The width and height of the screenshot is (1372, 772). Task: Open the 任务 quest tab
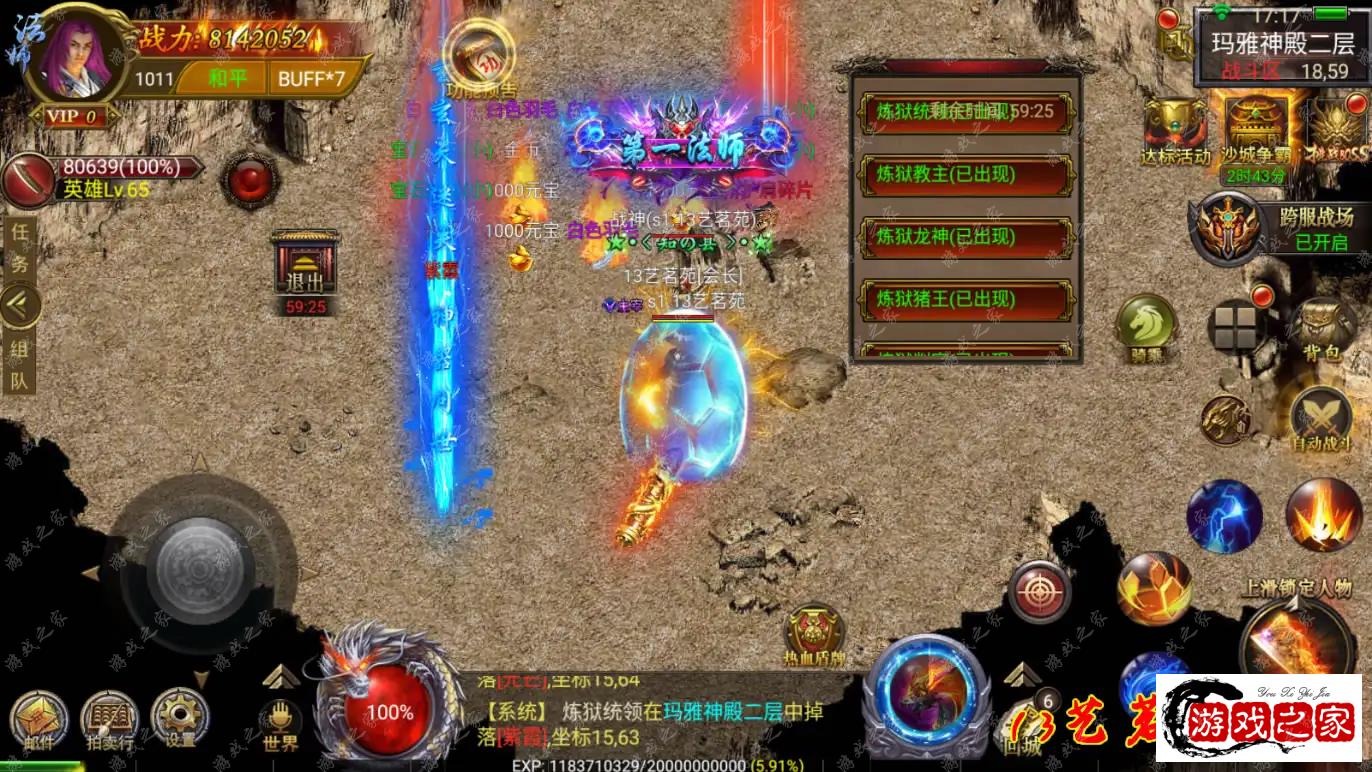[x=19, y=247]
